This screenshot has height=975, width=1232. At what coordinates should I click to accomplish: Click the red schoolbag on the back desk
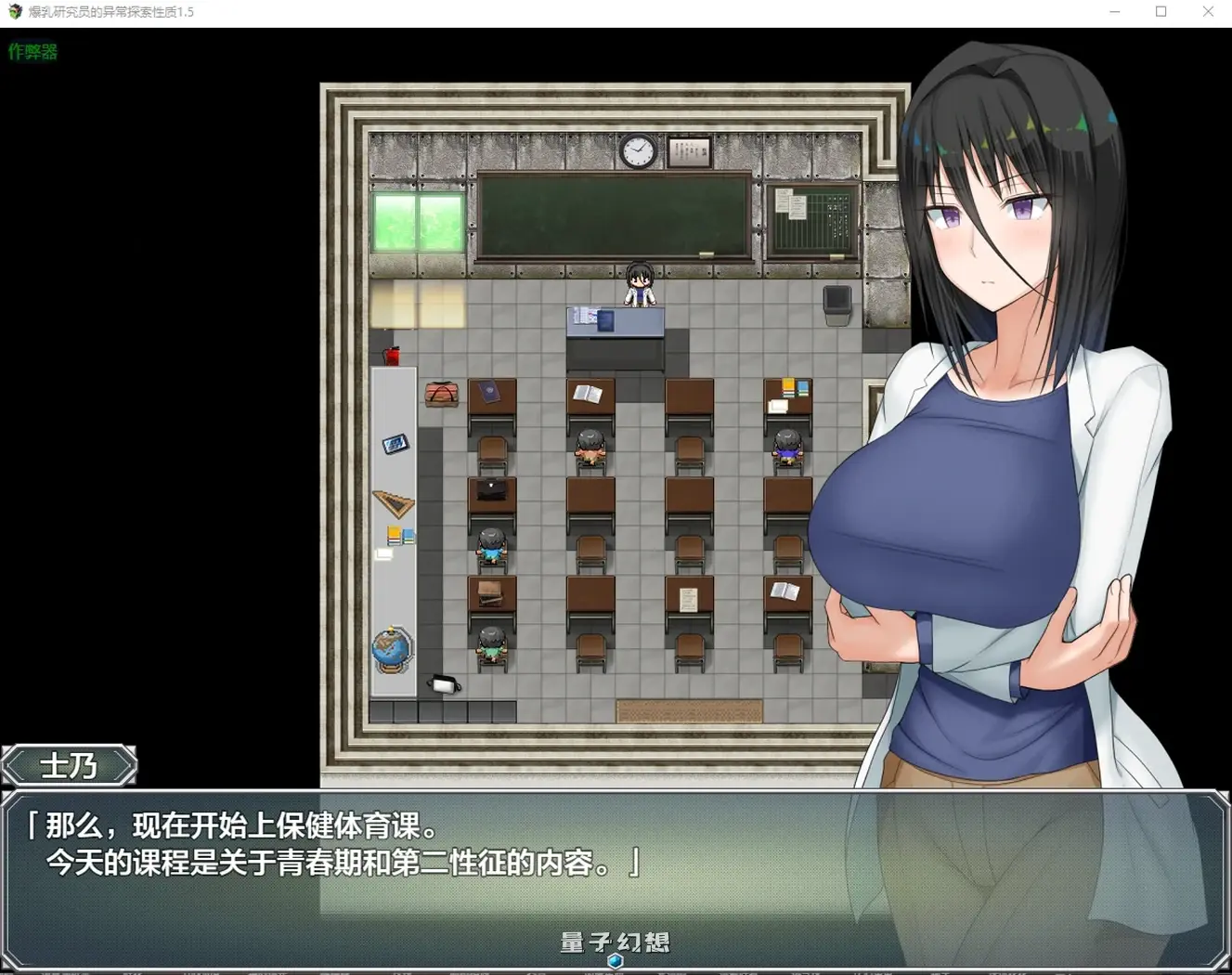[x=443, y=393]
